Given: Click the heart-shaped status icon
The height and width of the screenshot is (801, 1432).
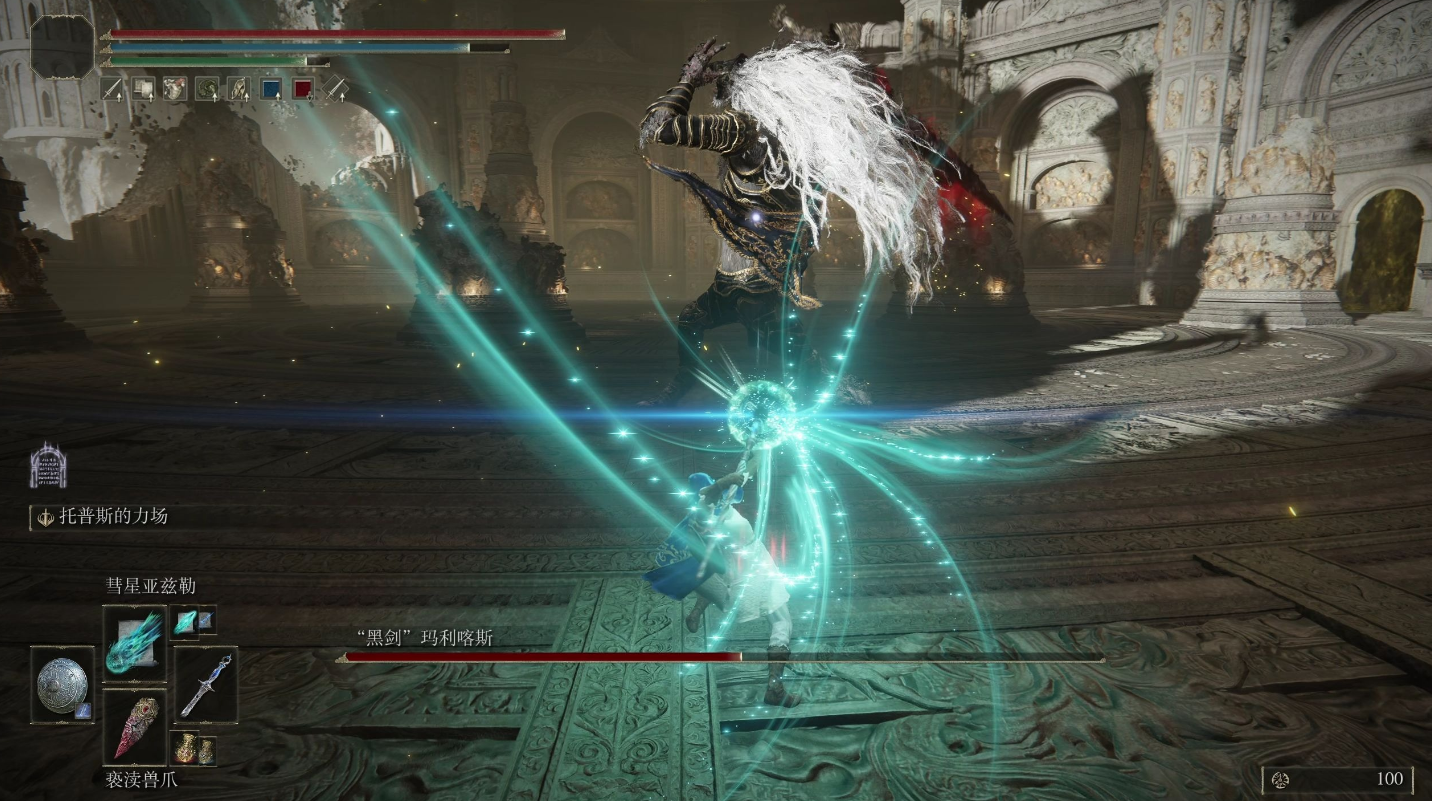Looking at the screenshot, I should click(175, 89).
